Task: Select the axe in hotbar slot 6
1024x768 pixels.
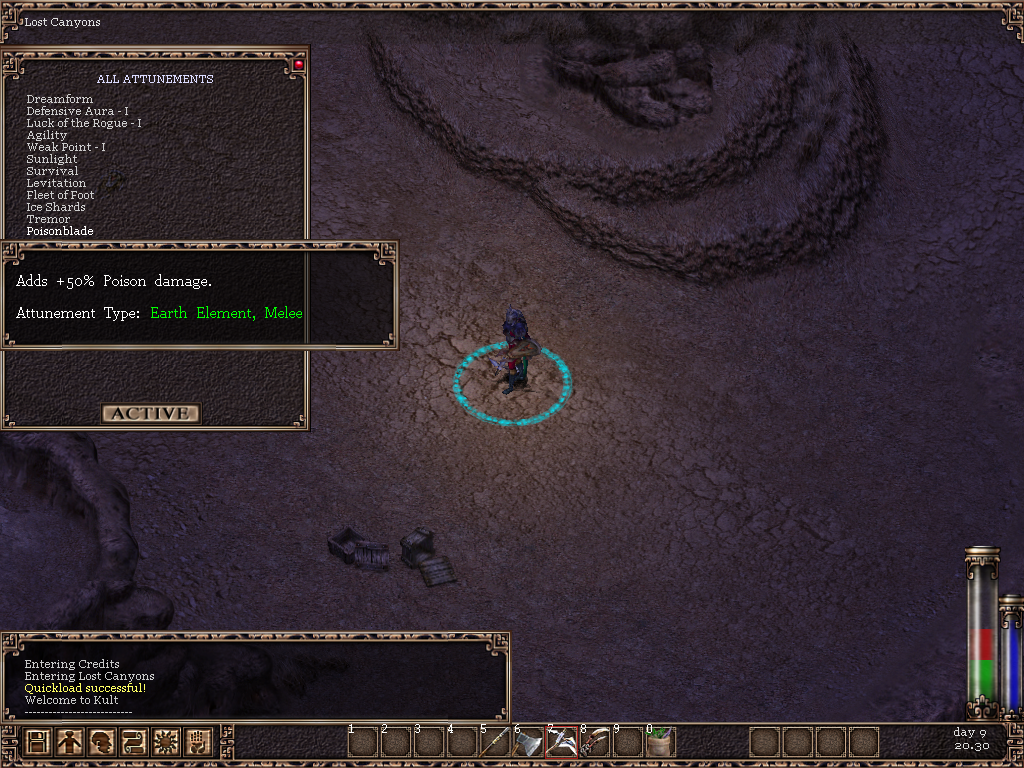Action: point(528,742)
